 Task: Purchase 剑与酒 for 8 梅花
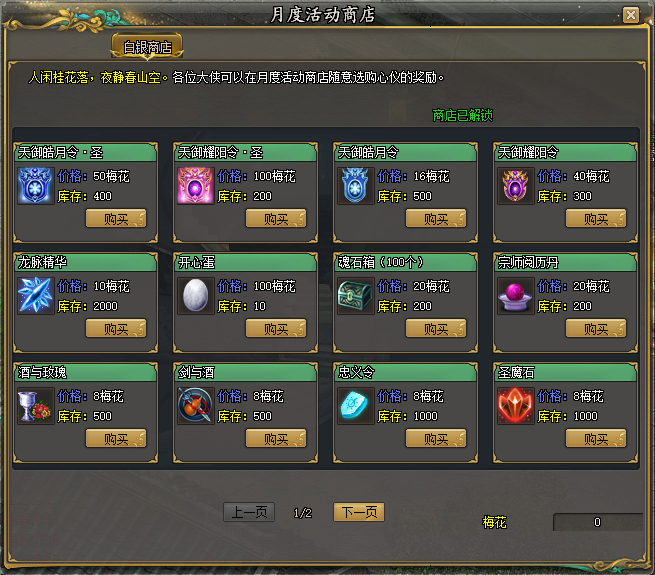click(x=276, y=438)
